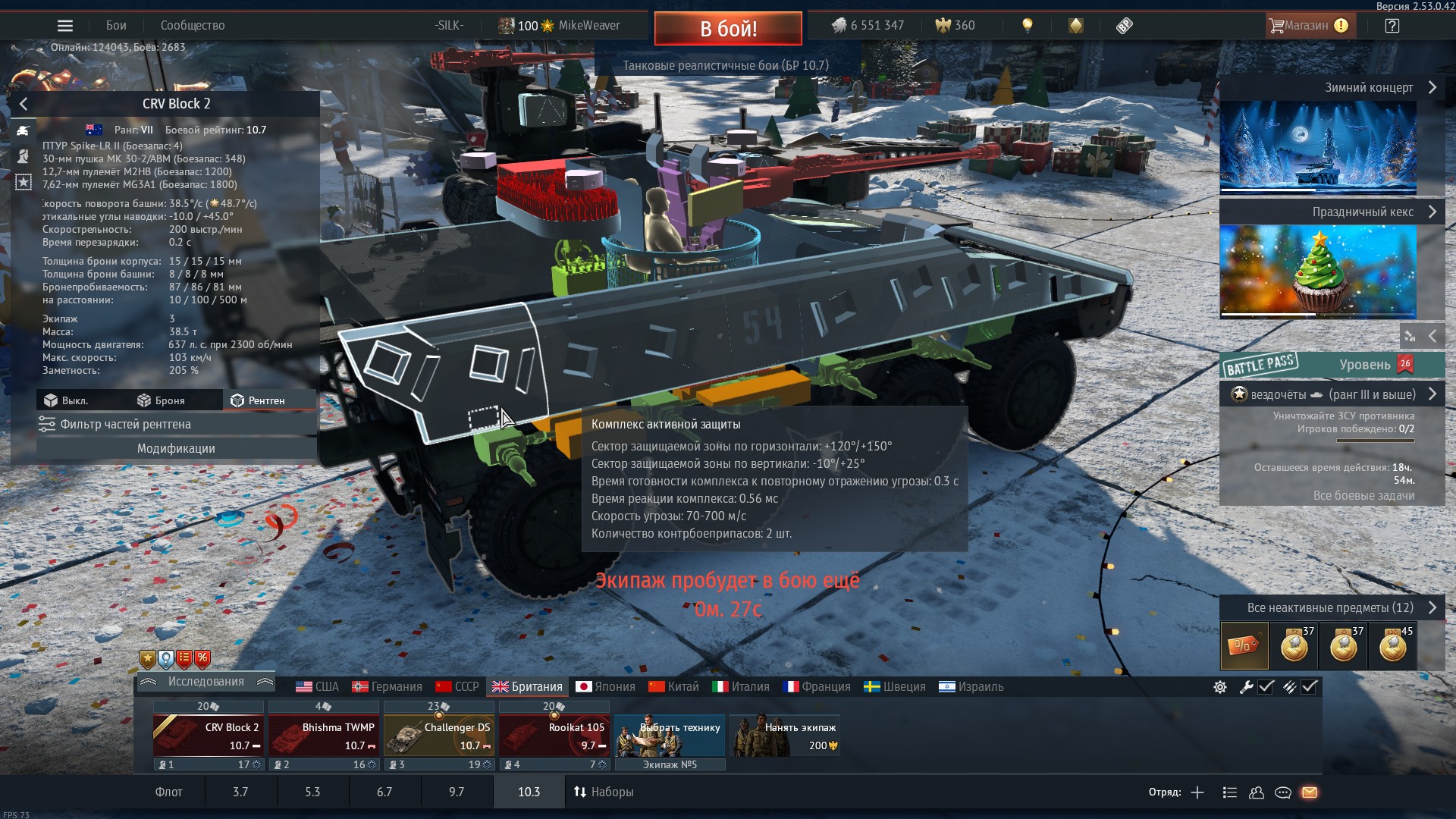Start the battle with the В бой! button
Viewport: 1456px width, 819px height.
click(727, 29)
